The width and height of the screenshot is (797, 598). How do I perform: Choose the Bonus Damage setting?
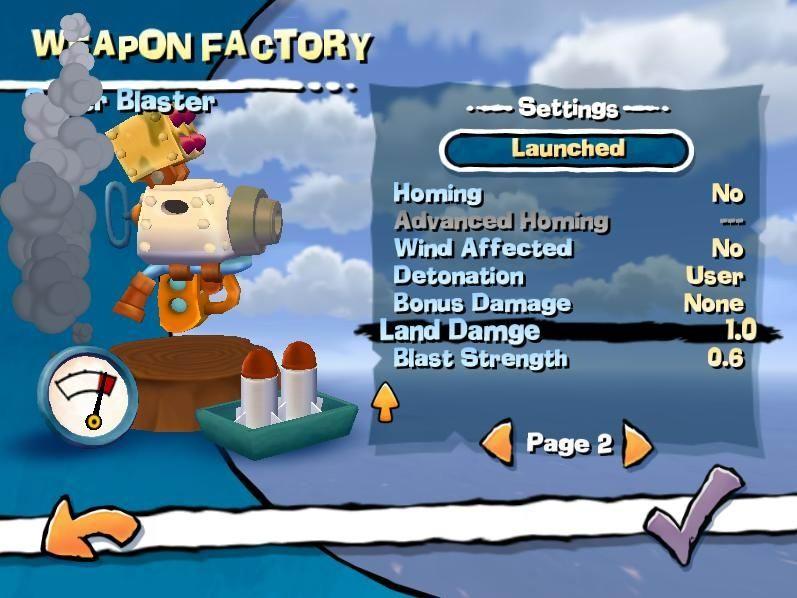pos(568,303)
